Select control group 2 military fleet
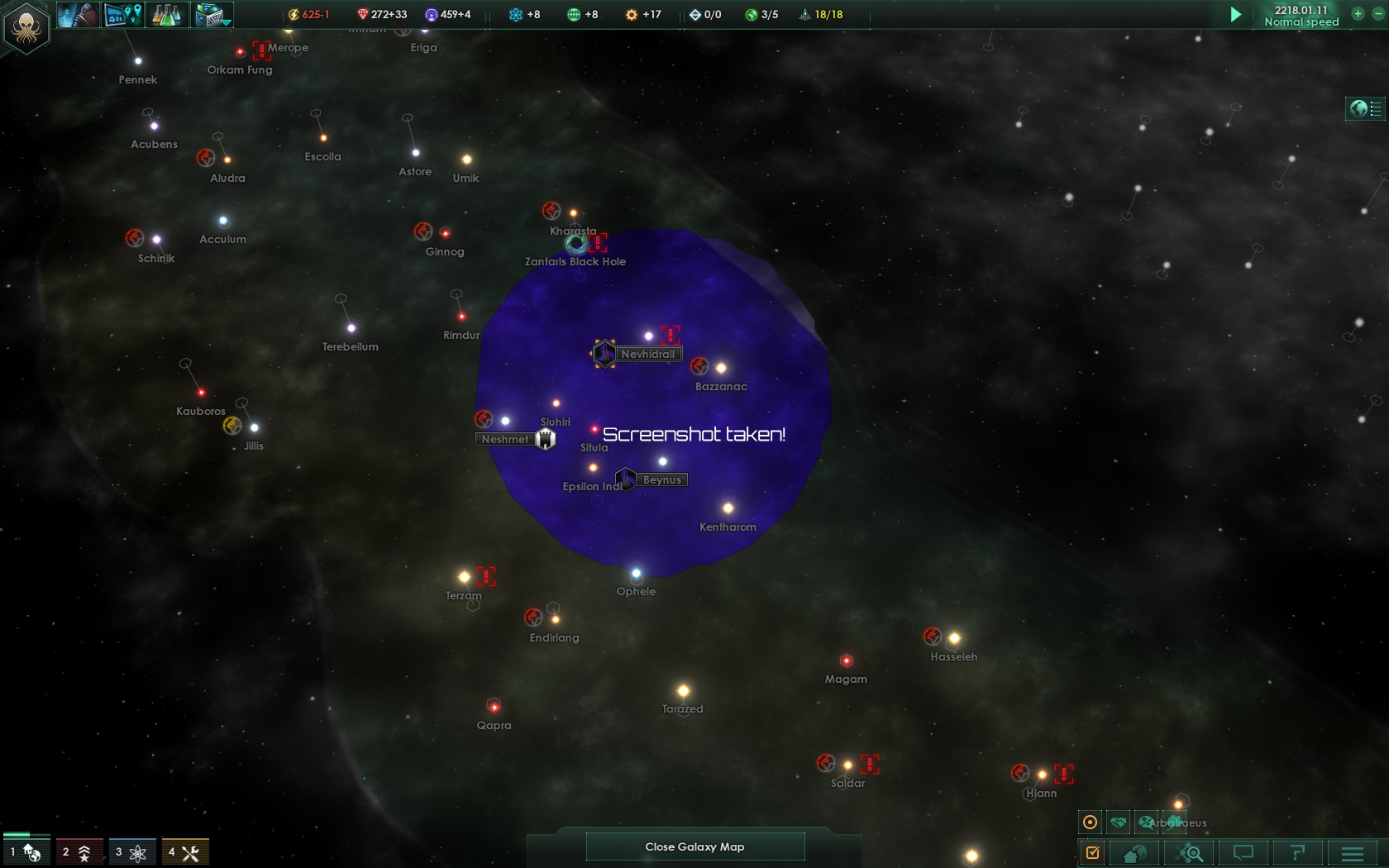 point(79,851)
